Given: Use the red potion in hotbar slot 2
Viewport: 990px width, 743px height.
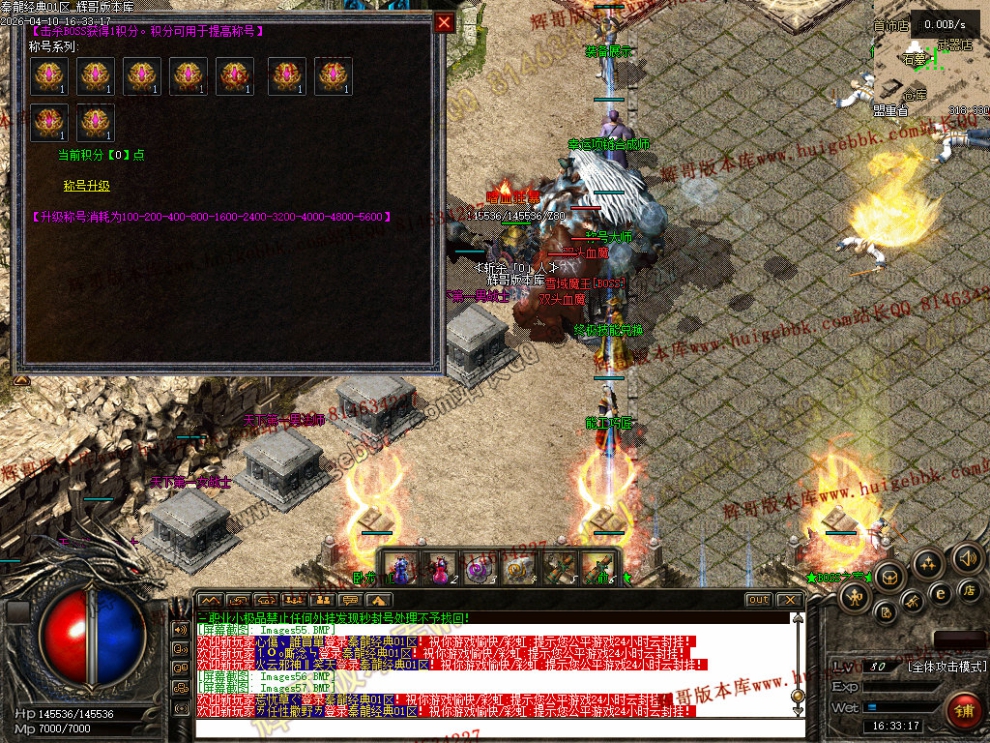Looking at the screenshot, I should [x=438, y=568].
